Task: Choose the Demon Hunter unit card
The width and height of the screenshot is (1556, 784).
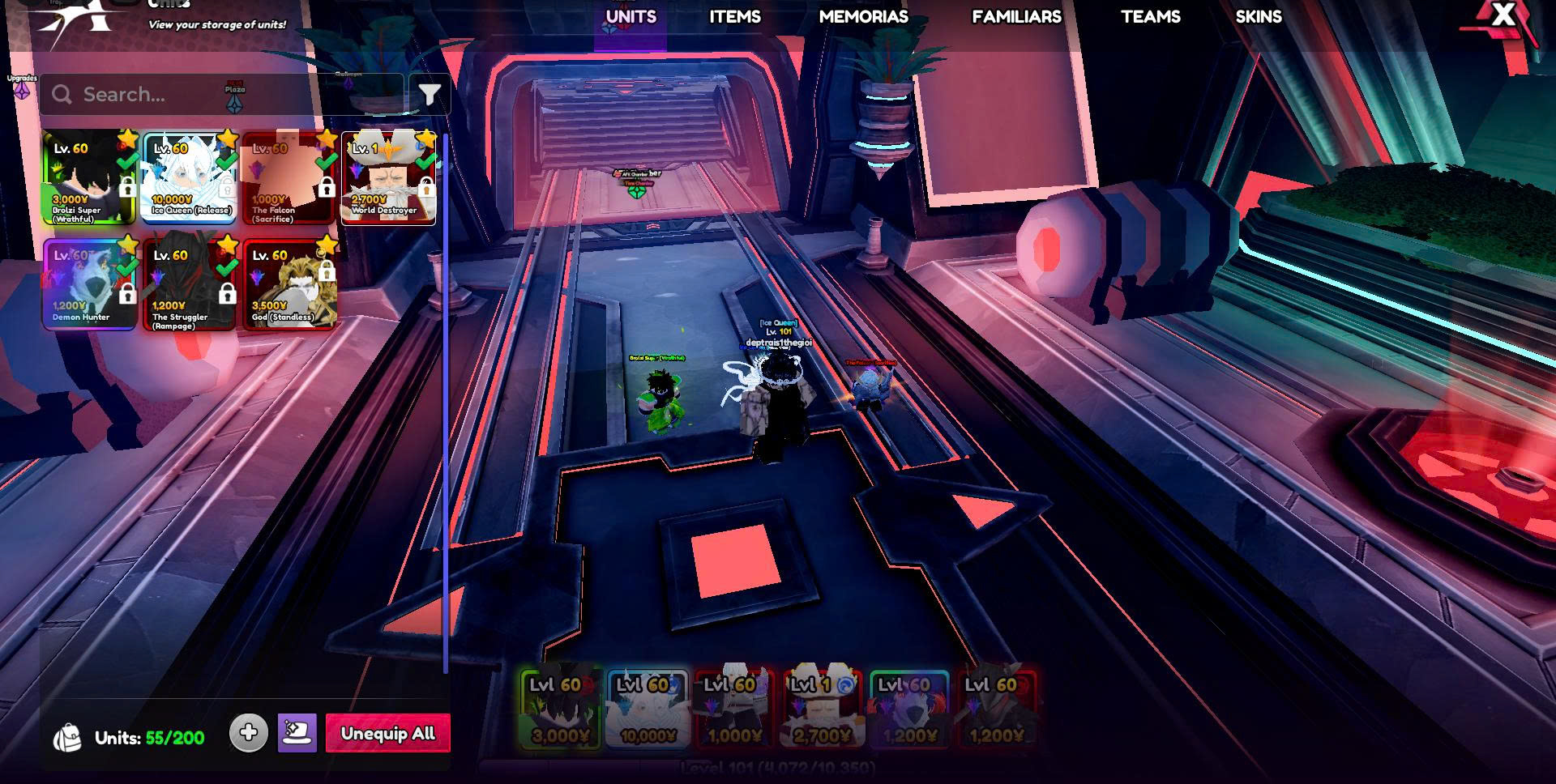Action: point(89,284)
